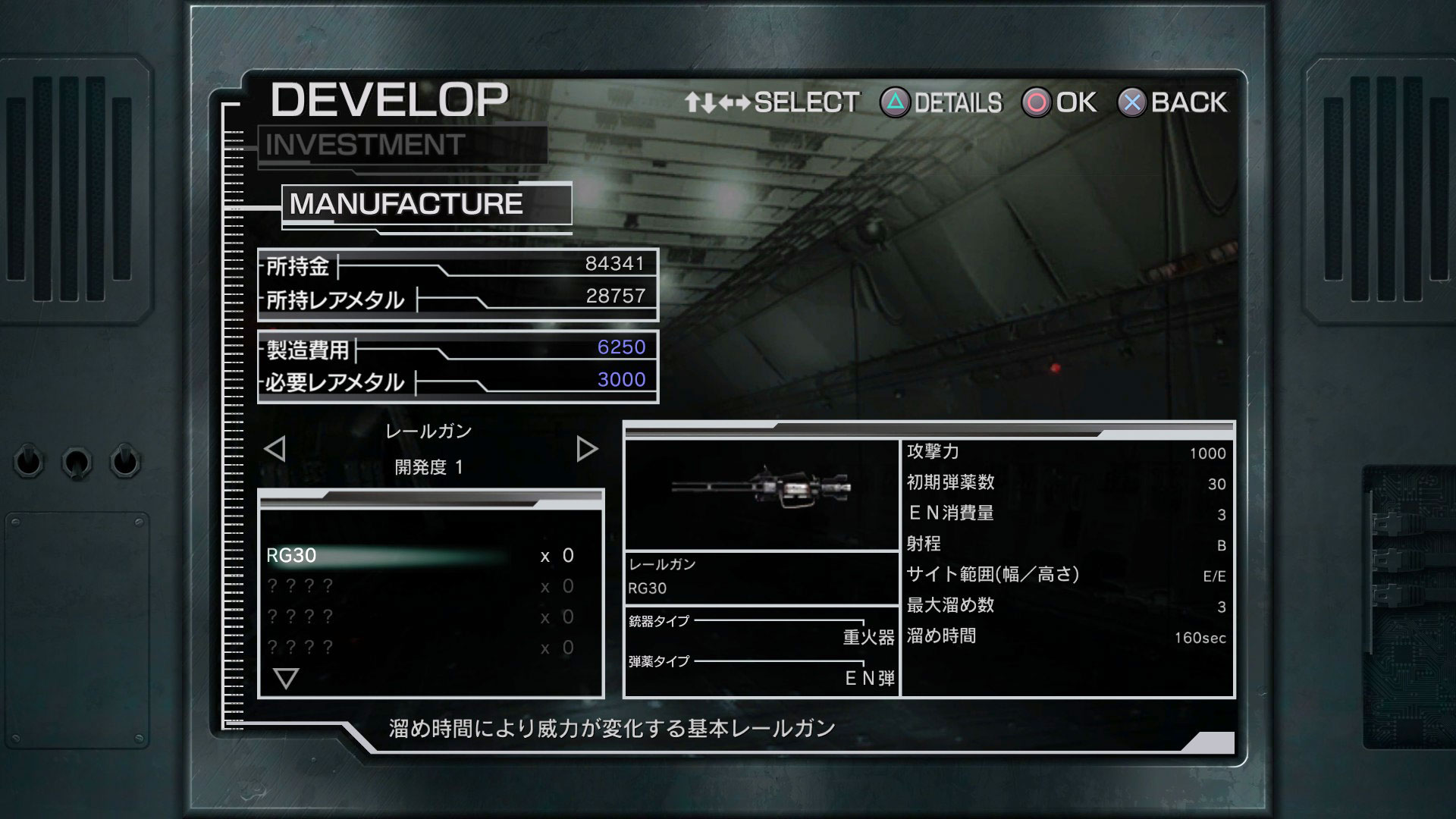Open the MANUFACTURE tab
1456x819 pixels.
[407, 203]
